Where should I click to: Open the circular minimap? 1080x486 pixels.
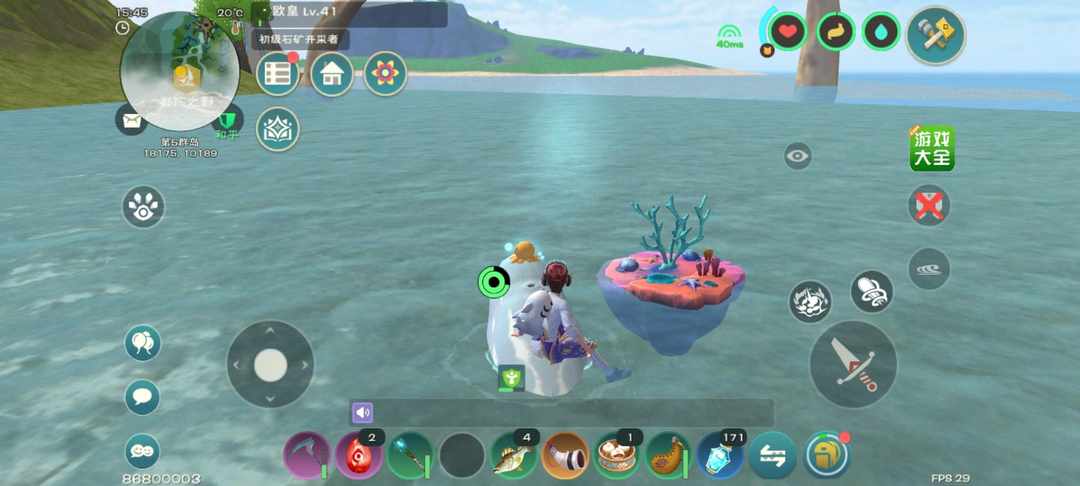tap(179, 70)
